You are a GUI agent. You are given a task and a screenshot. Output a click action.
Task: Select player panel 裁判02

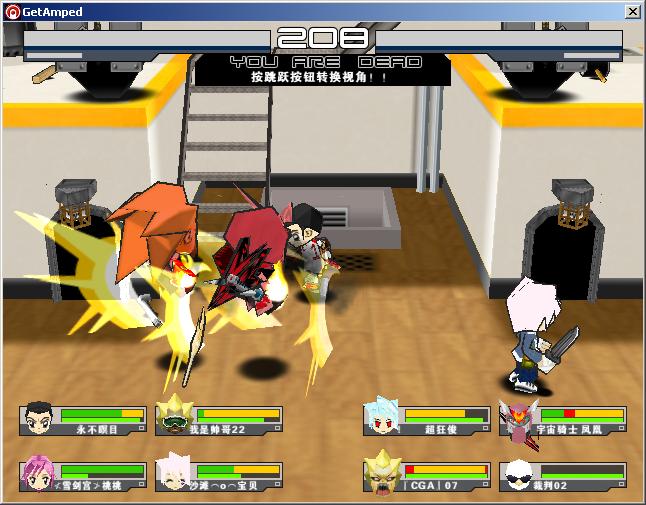point(563,475)
